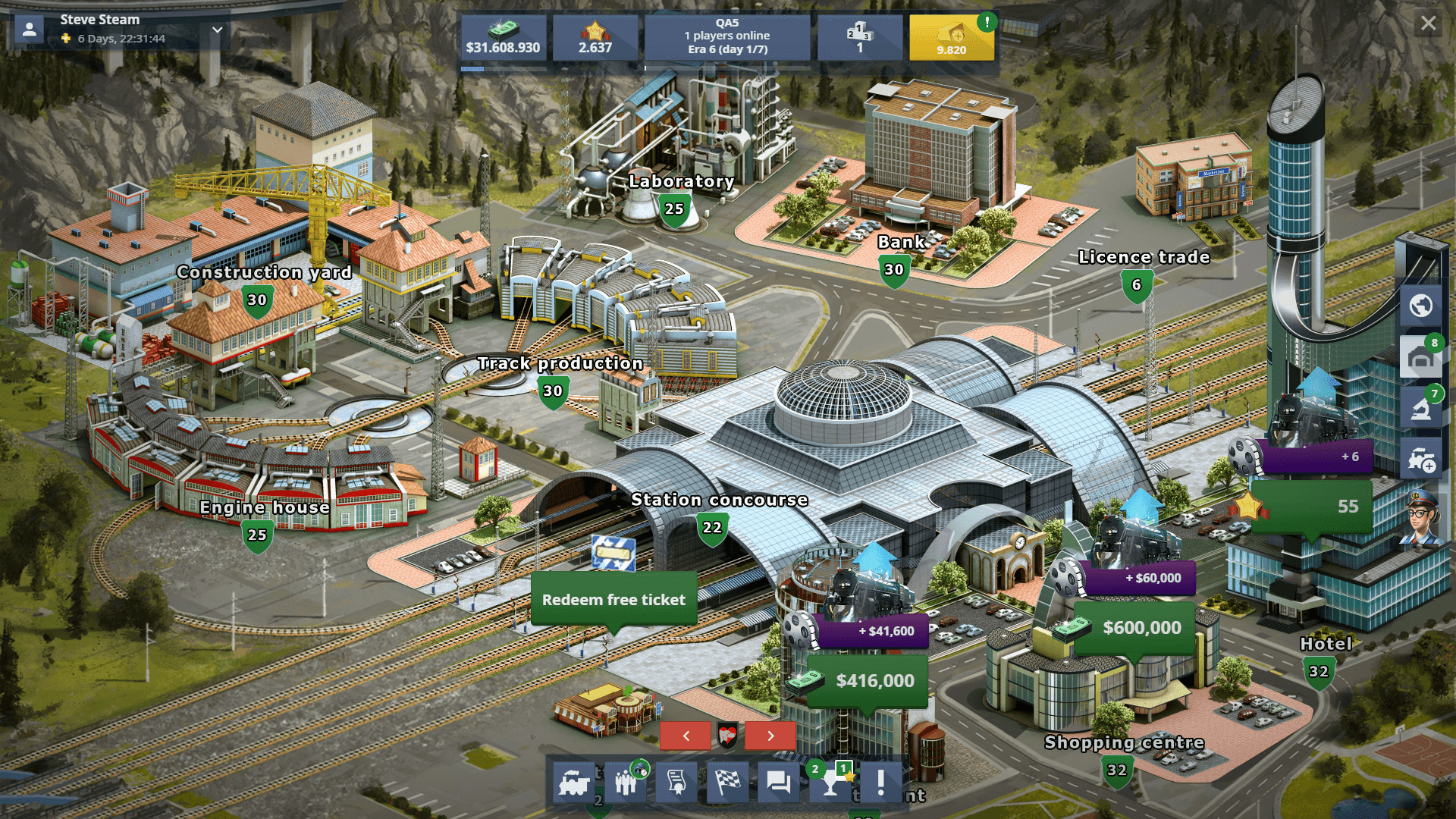1456x819 pixels.
Task: Open the locomotive menu in the bottom bar
Action: click(x=573, y=782)
